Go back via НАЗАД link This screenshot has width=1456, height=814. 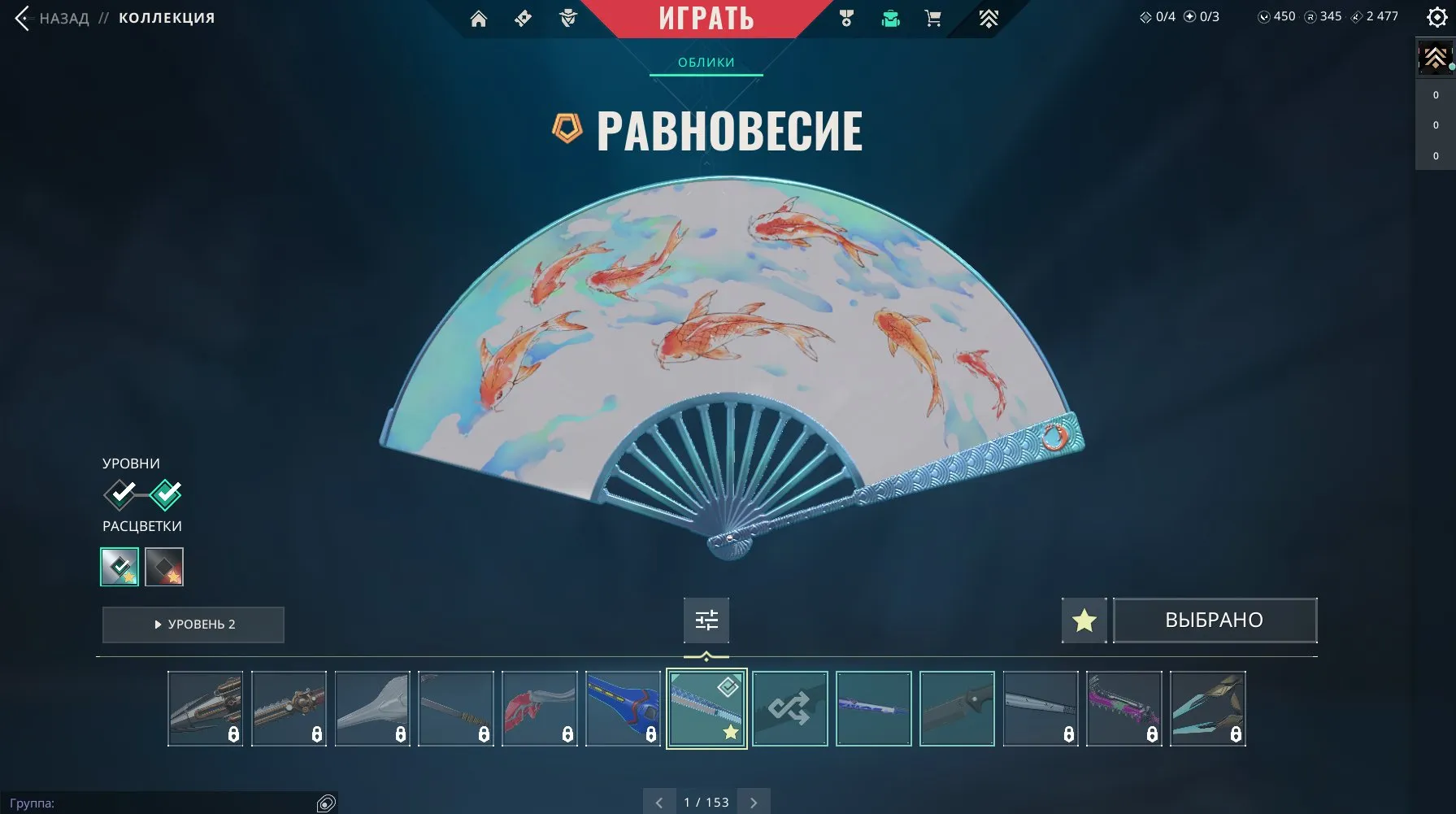tap(63, 18)
